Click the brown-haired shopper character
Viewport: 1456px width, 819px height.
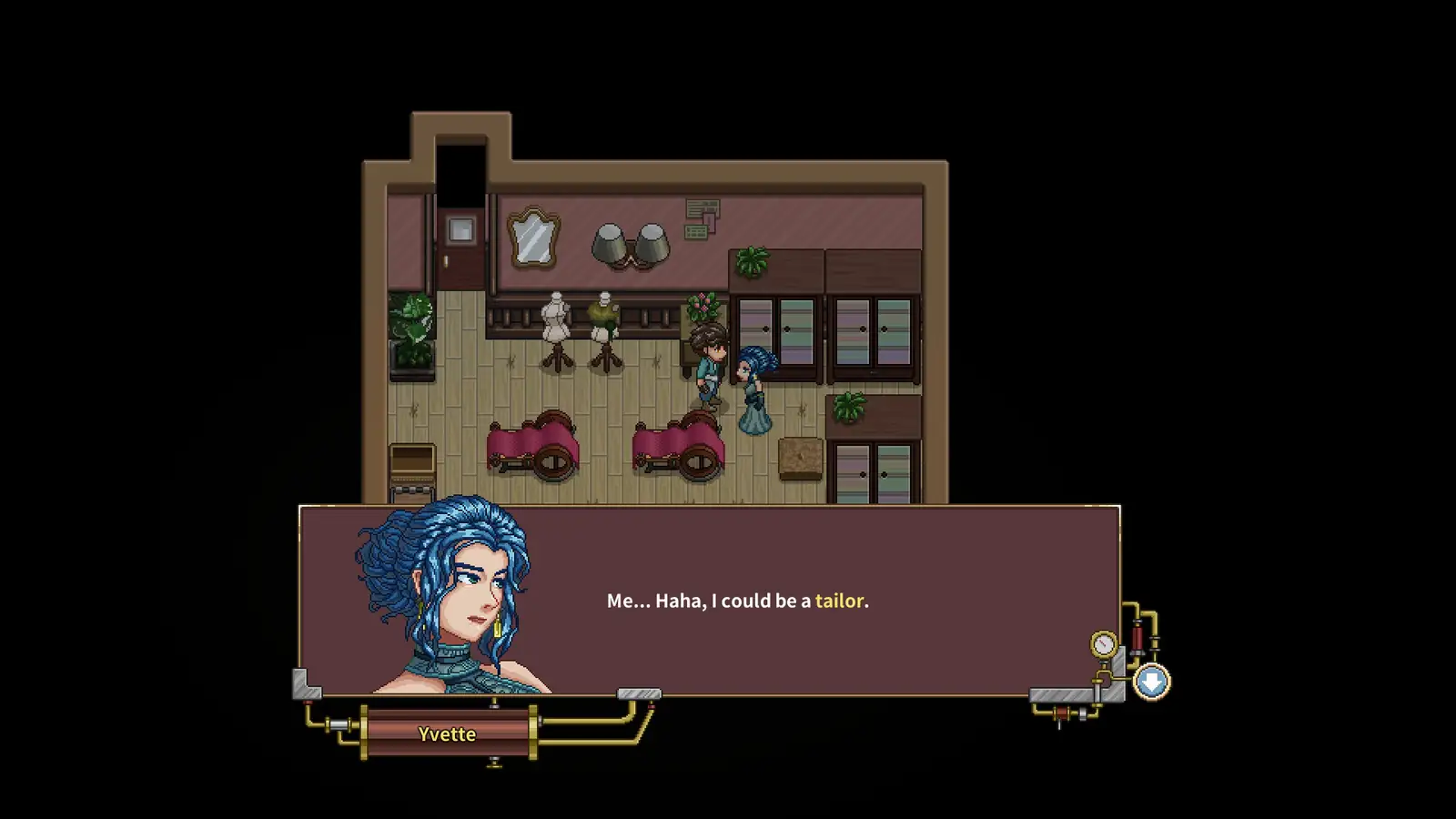(x=705, y=369)
